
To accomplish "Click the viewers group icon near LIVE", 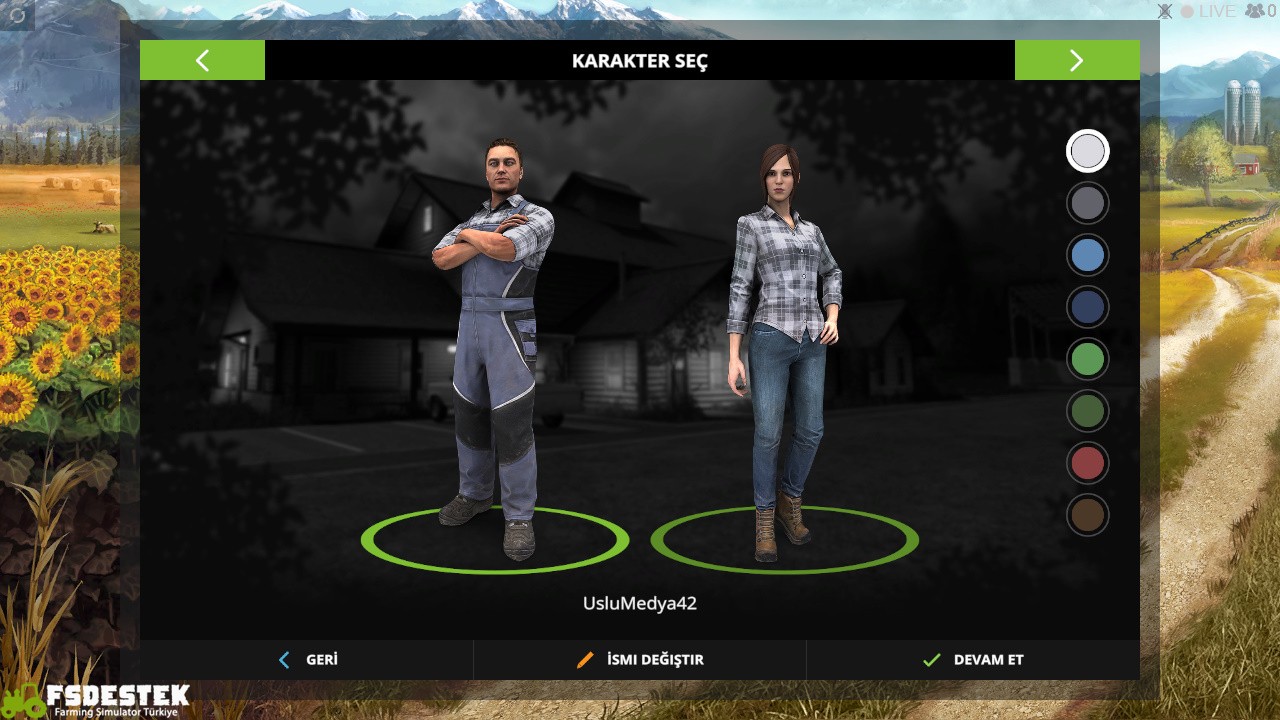I will pos(1252,11).
